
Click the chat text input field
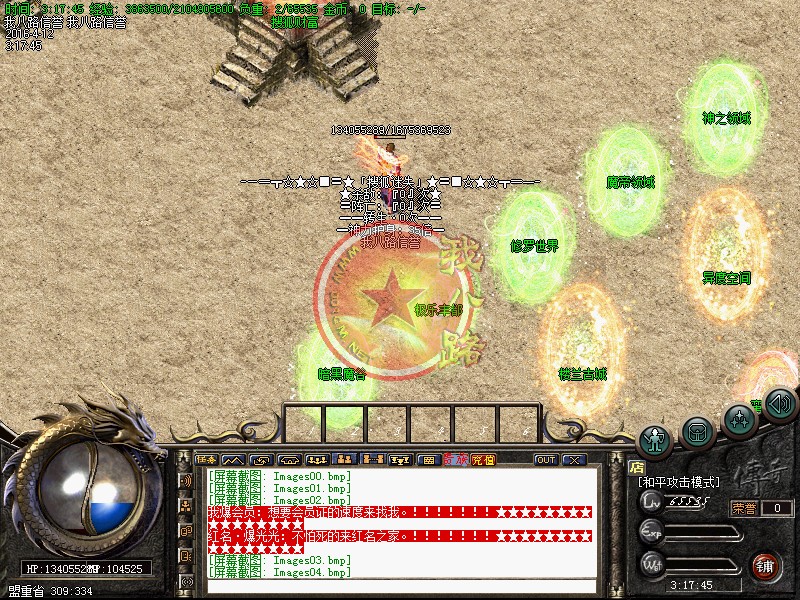pyautogui.click(x=400, y=587)
